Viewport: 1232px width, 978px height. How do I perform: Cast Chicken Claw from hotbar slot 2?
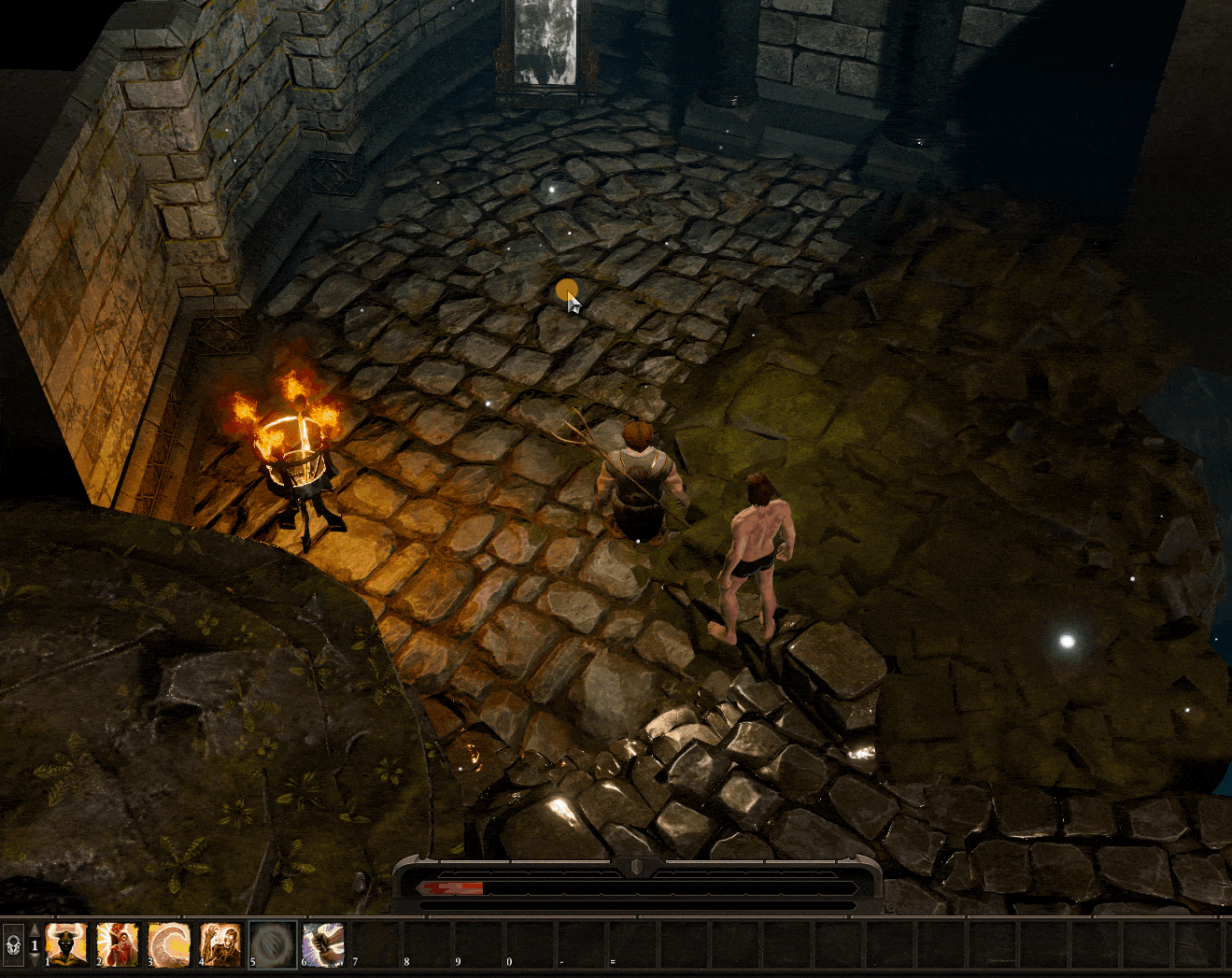click(118, 944)
